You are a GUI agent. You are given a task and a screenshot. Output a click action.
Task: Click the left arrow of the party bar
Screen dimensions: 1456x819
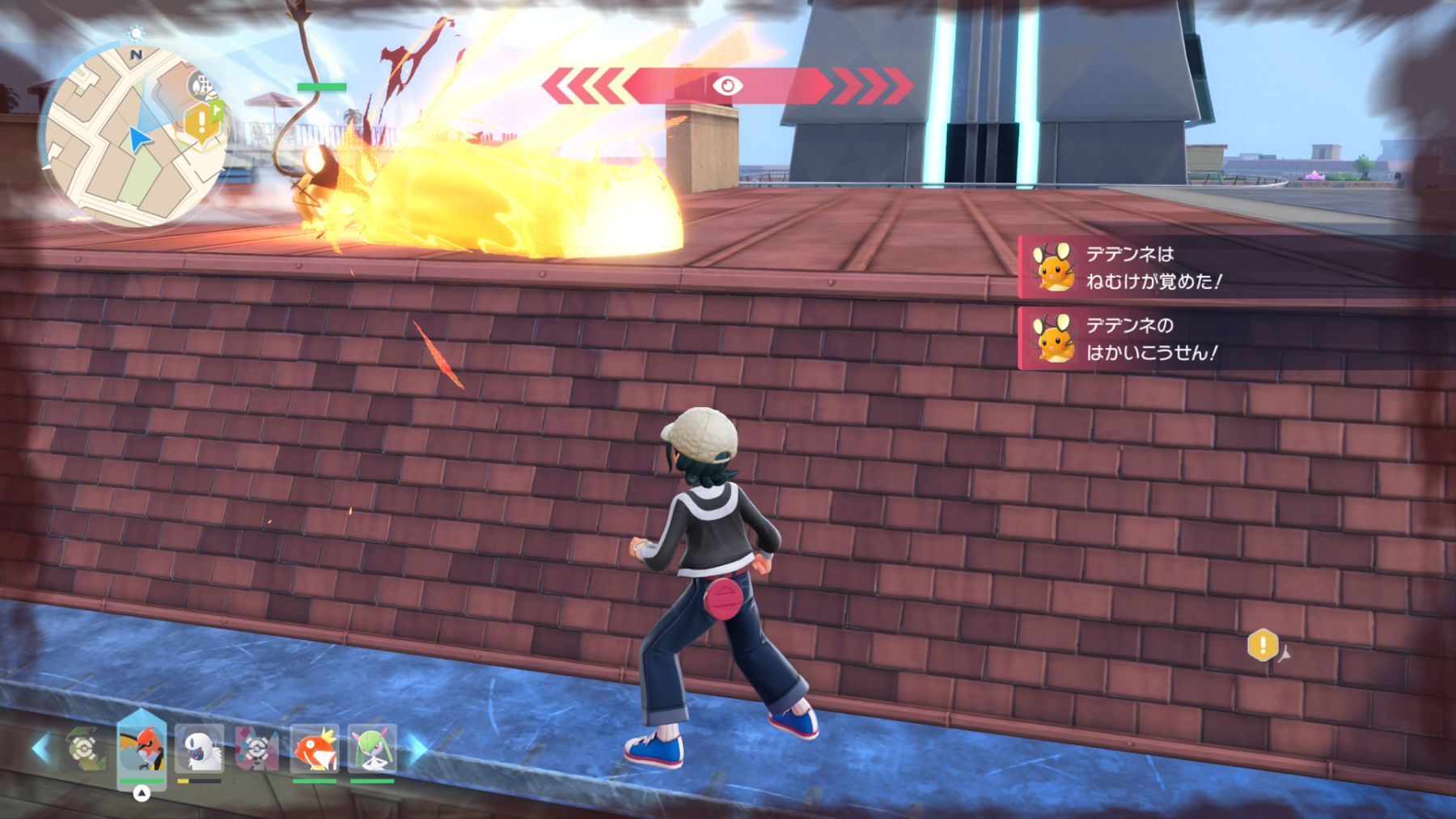click(x=40, y=749)
